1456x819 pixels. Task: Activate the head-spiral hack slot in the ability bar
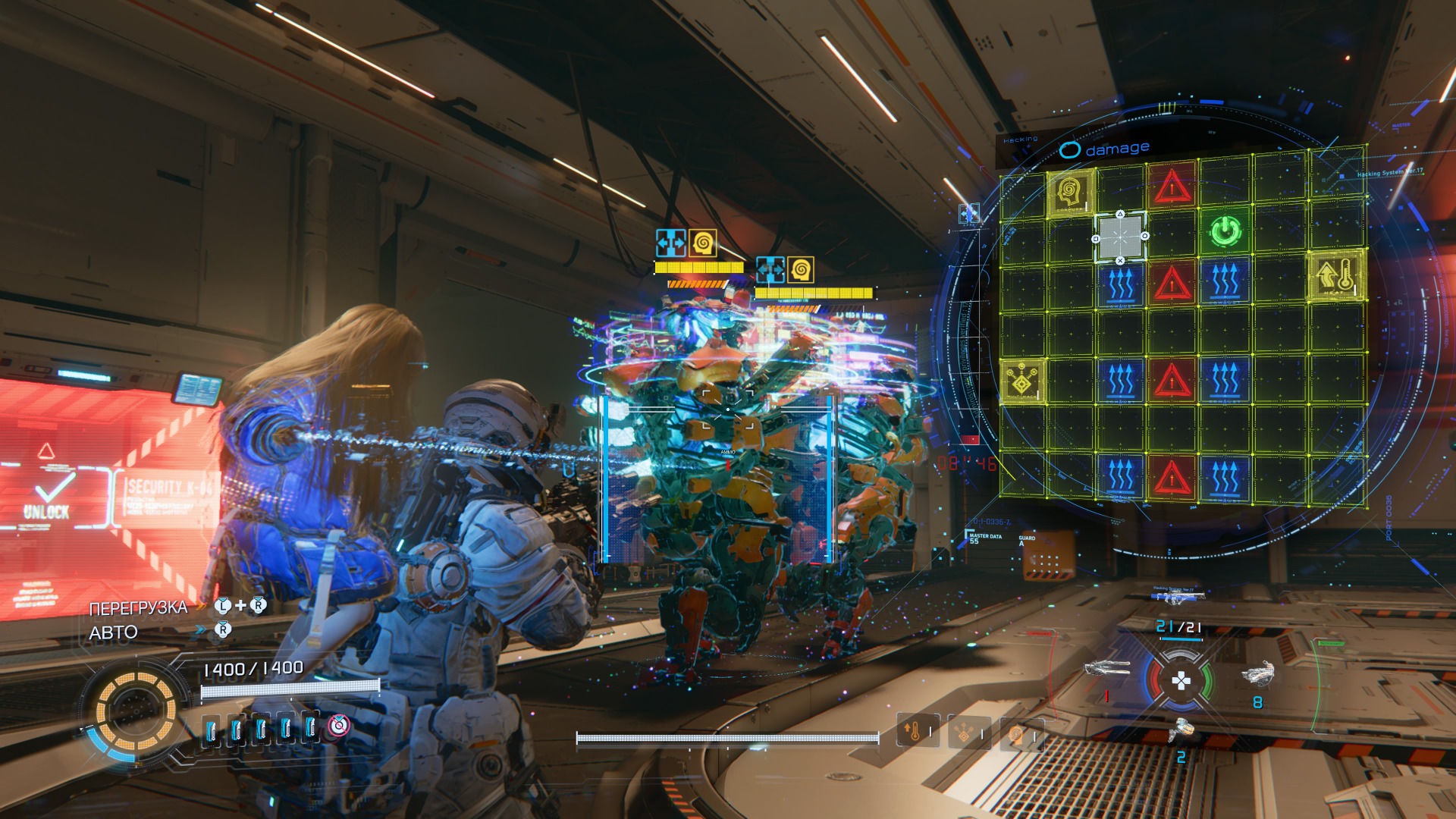pos(1017,734)
